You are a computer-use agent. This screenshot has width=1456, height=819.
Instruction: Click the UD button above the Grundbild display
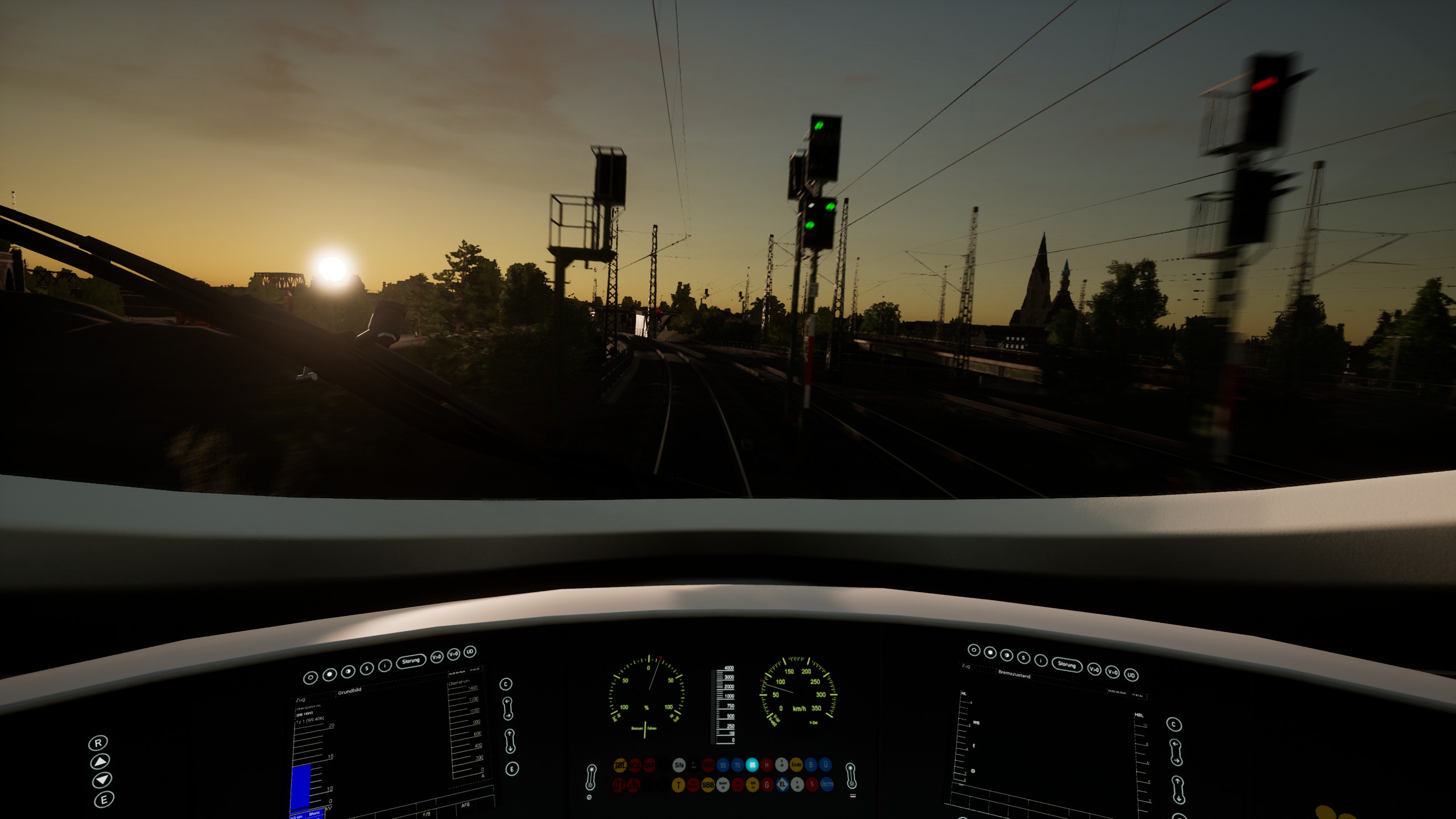(470, 652)
